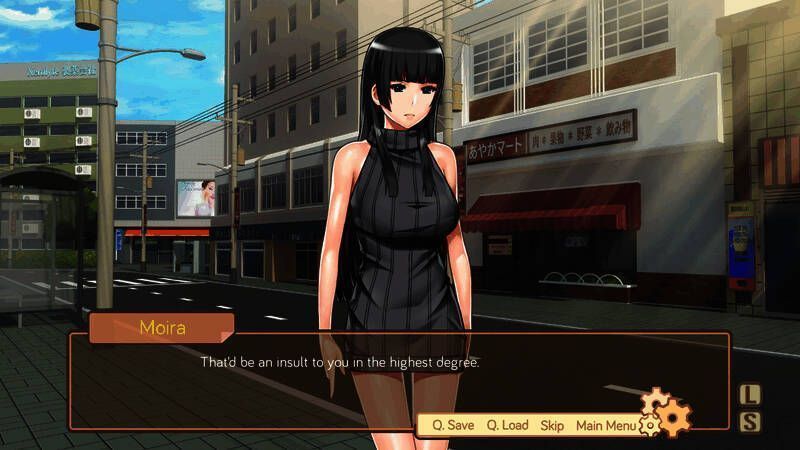This screenshot has height=450, width=800.
Task: Open settings with the gear icon
Action: 669,413
